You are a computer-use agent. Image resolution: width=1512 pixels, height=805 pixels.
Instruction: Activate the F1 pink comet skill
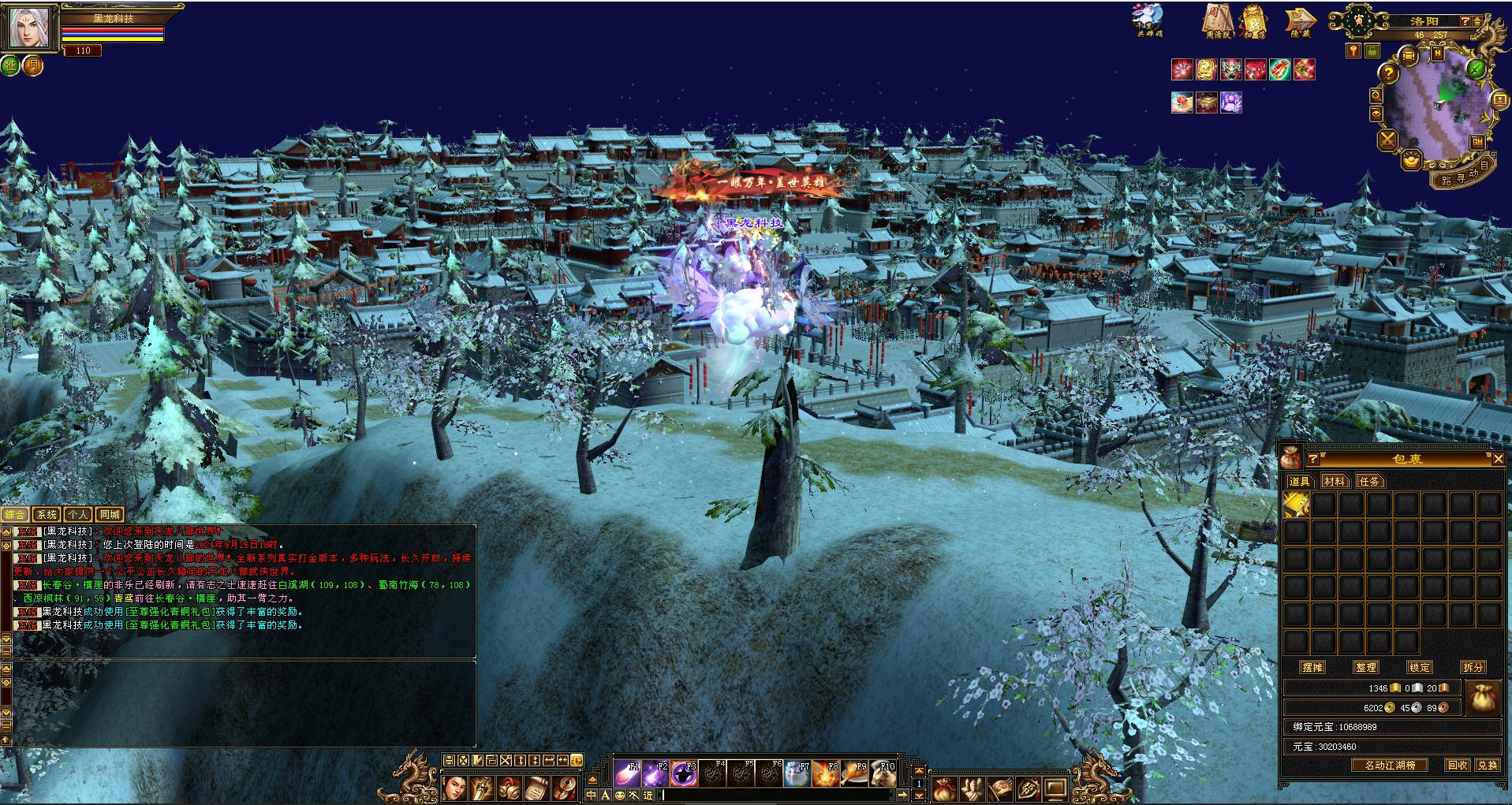(628, 774)
